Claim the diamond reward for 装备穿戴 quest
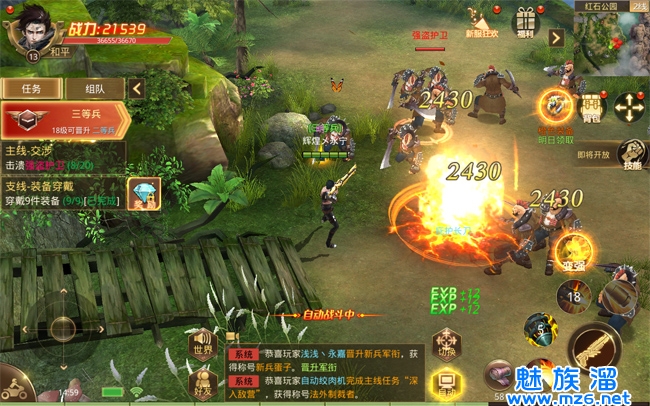The image size is (650, 406). click(143, 193)
